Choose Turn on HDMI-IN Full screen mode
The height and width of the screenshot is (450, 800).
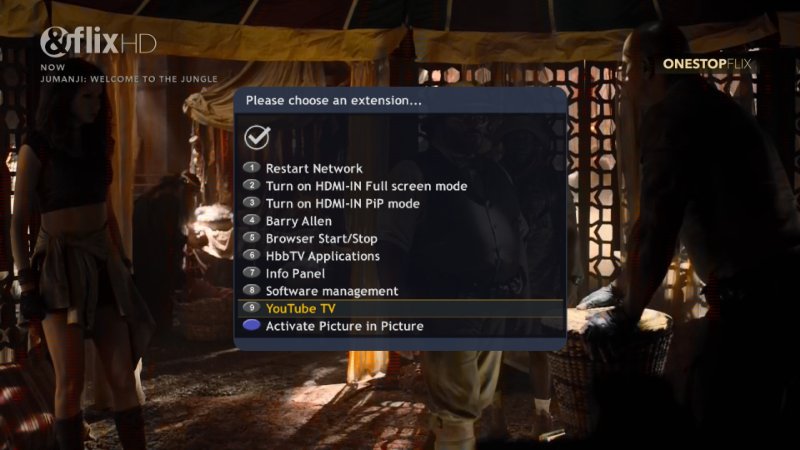tap(366, 186)
